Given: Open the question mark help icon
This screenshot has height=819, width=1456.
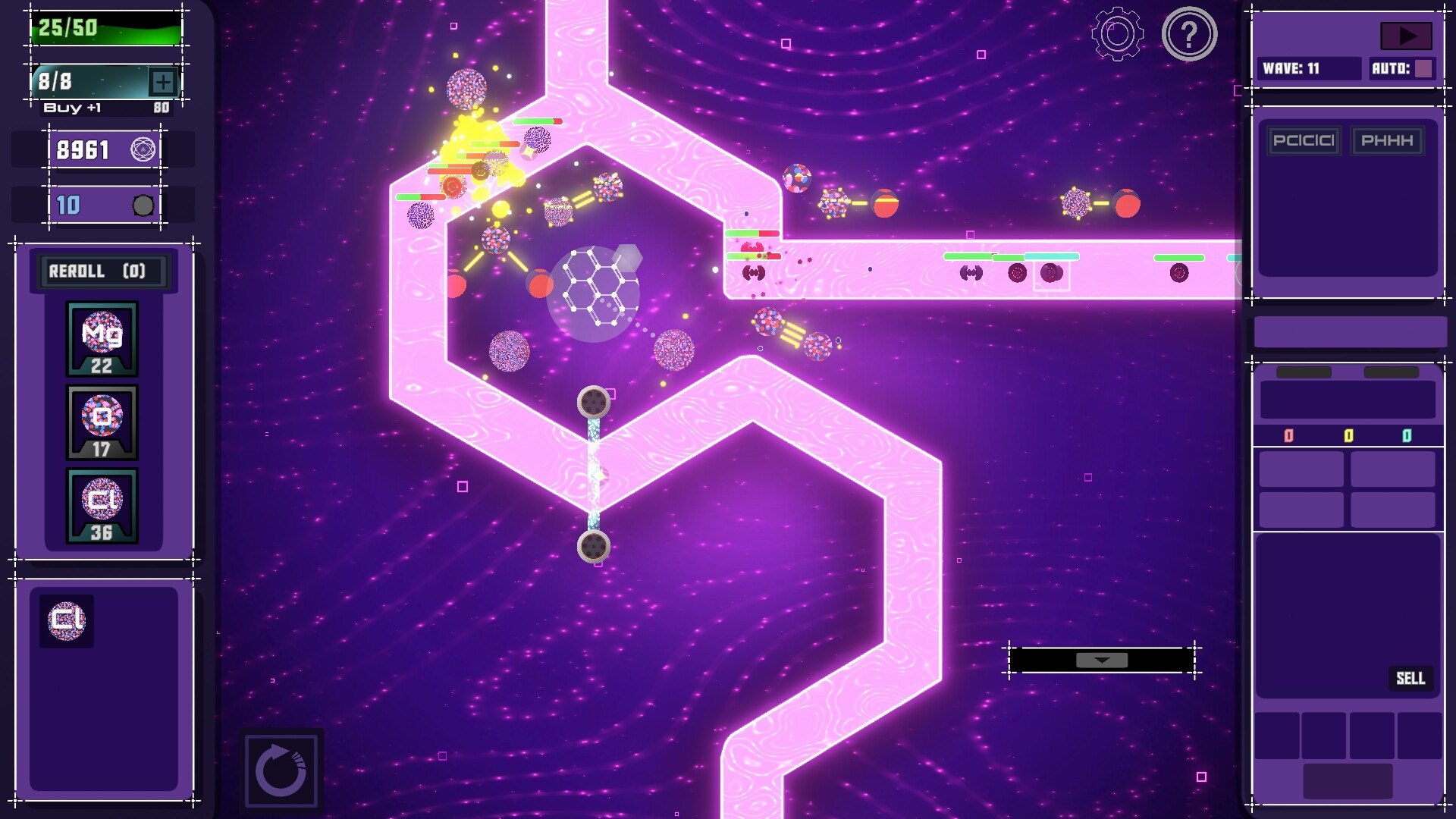Looking at the screenshot, I should coord(1189,33).
